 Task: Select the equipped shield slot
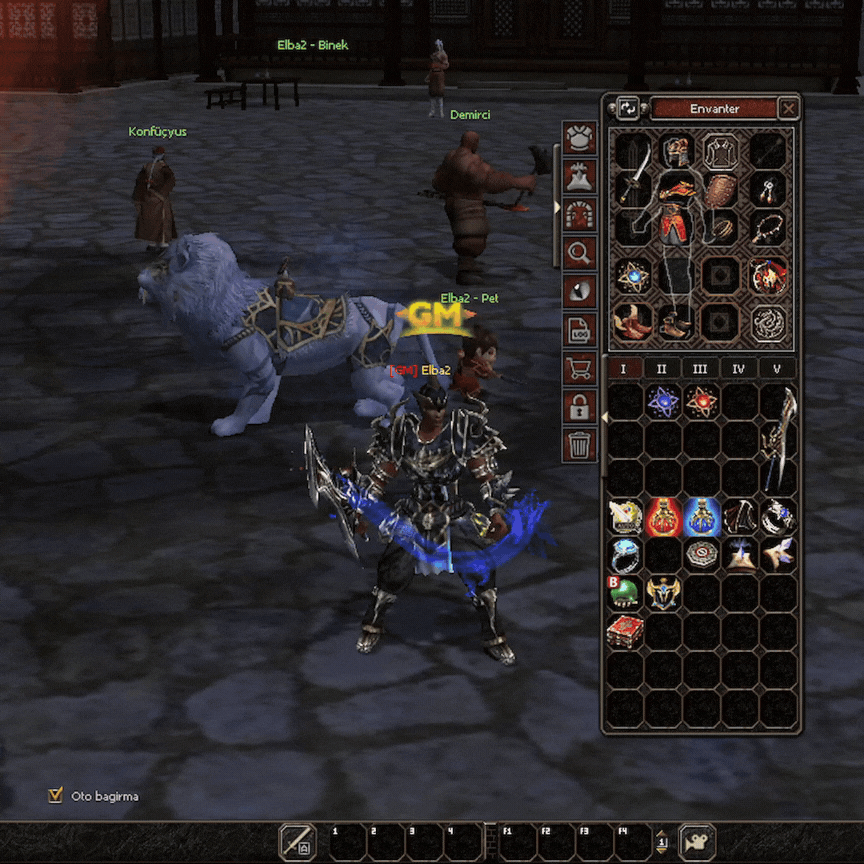click(x=719, y=190)
